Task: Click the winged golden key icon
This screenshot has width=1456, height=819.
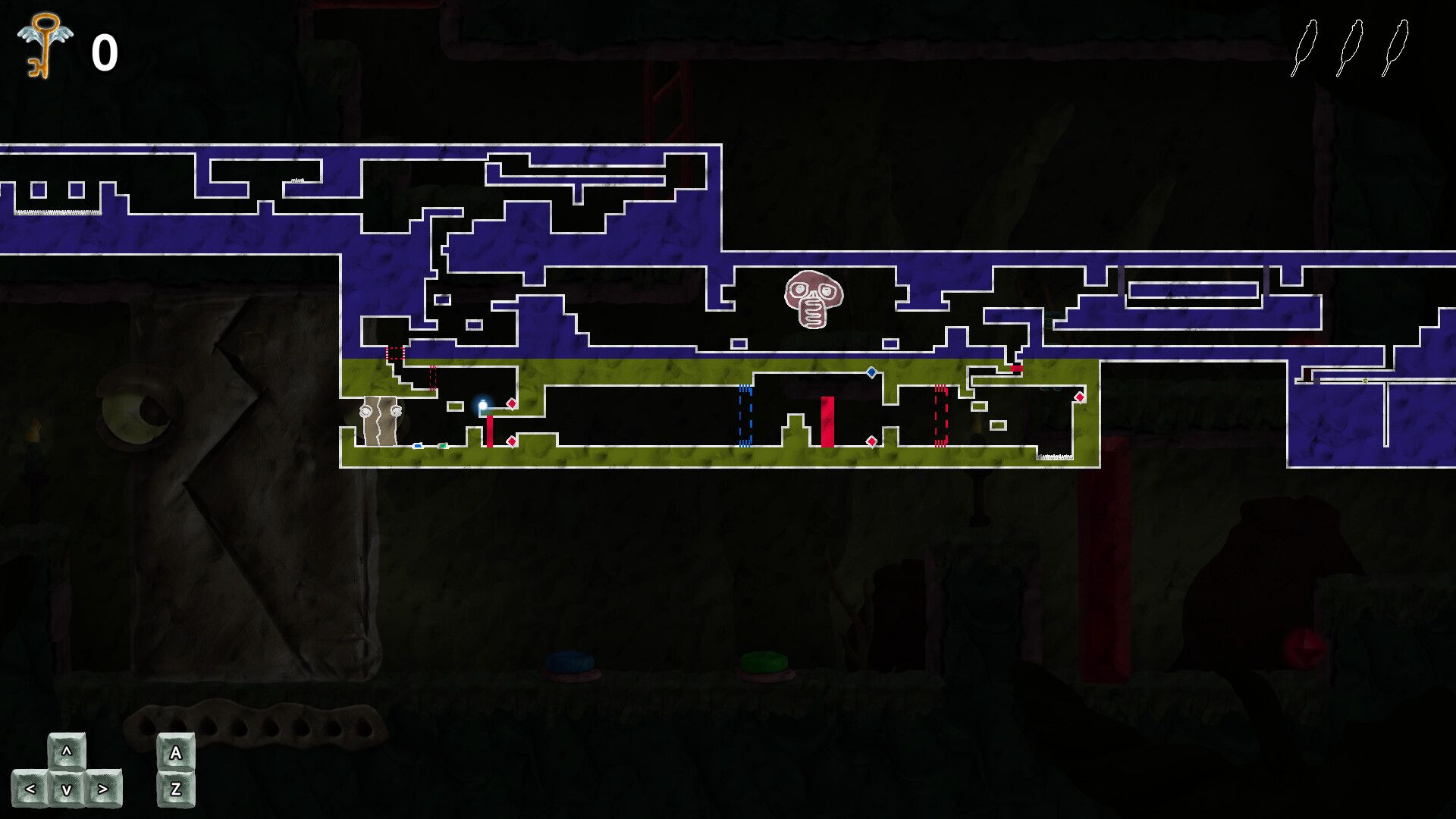Action: (45, 45)
